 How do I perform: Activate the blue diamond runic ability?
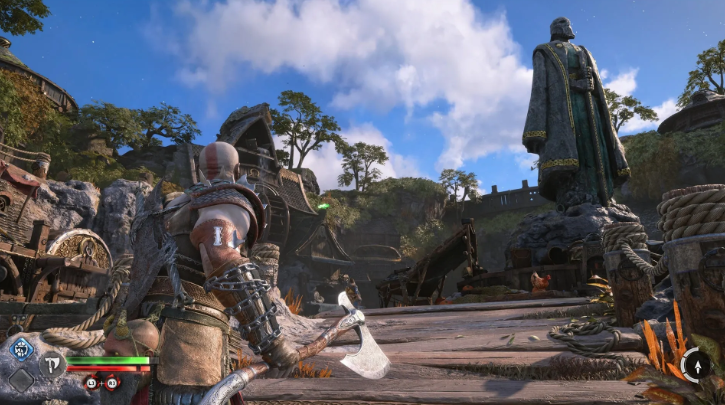click(x=22, y=349)
